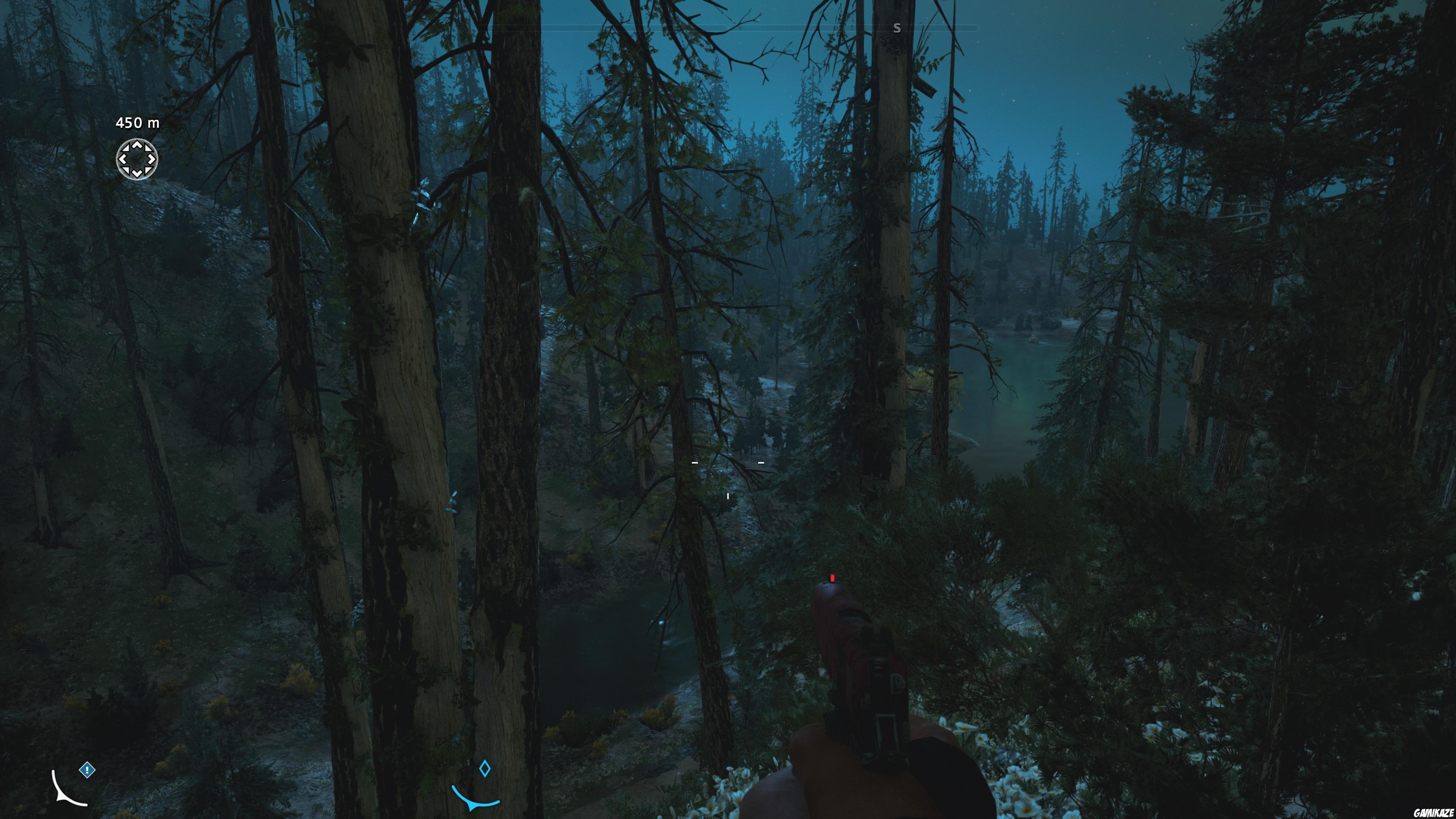The image size is (1456, 819).
Task: Select the blue exclamation quest marker icon
Action: [x=87, y=770]
